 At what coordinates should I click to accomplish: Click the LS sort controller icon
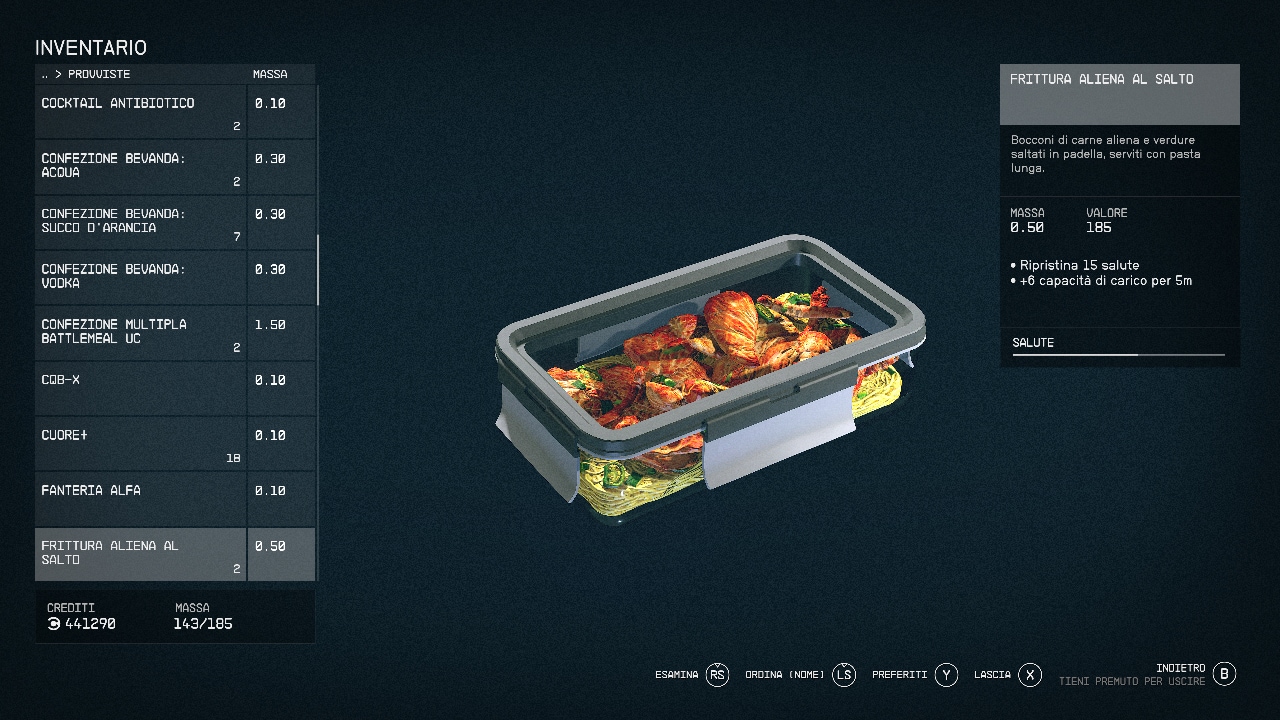tap(843, 674)
